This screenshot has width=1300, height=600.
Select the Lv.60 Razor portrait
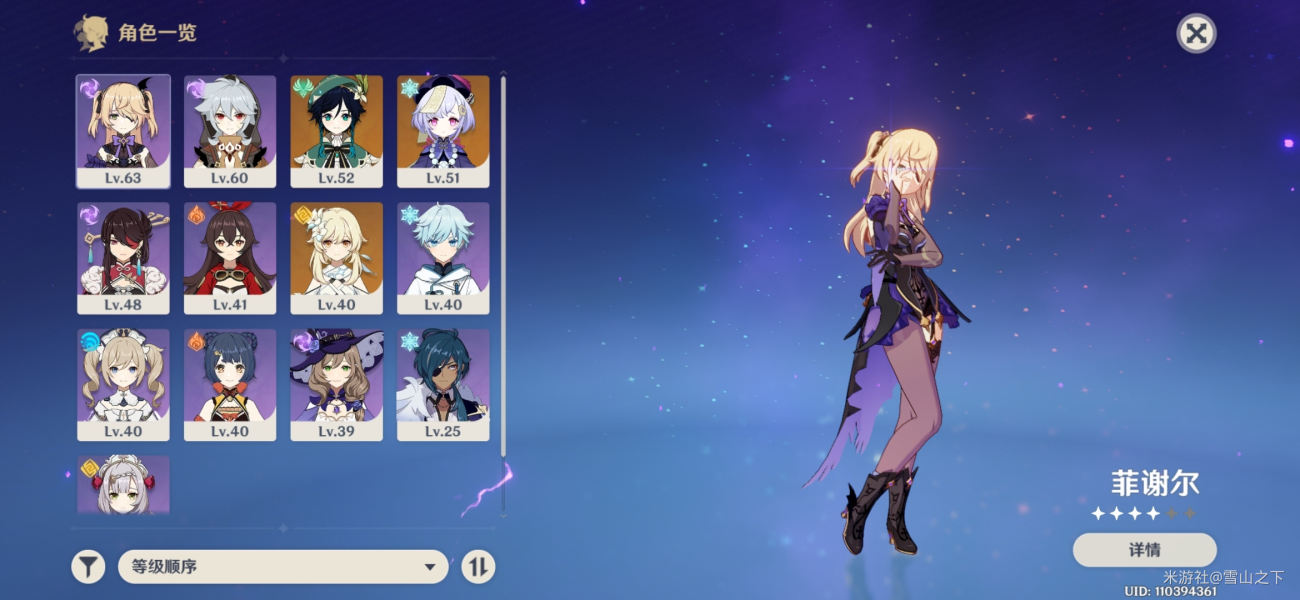coord(230,131)
